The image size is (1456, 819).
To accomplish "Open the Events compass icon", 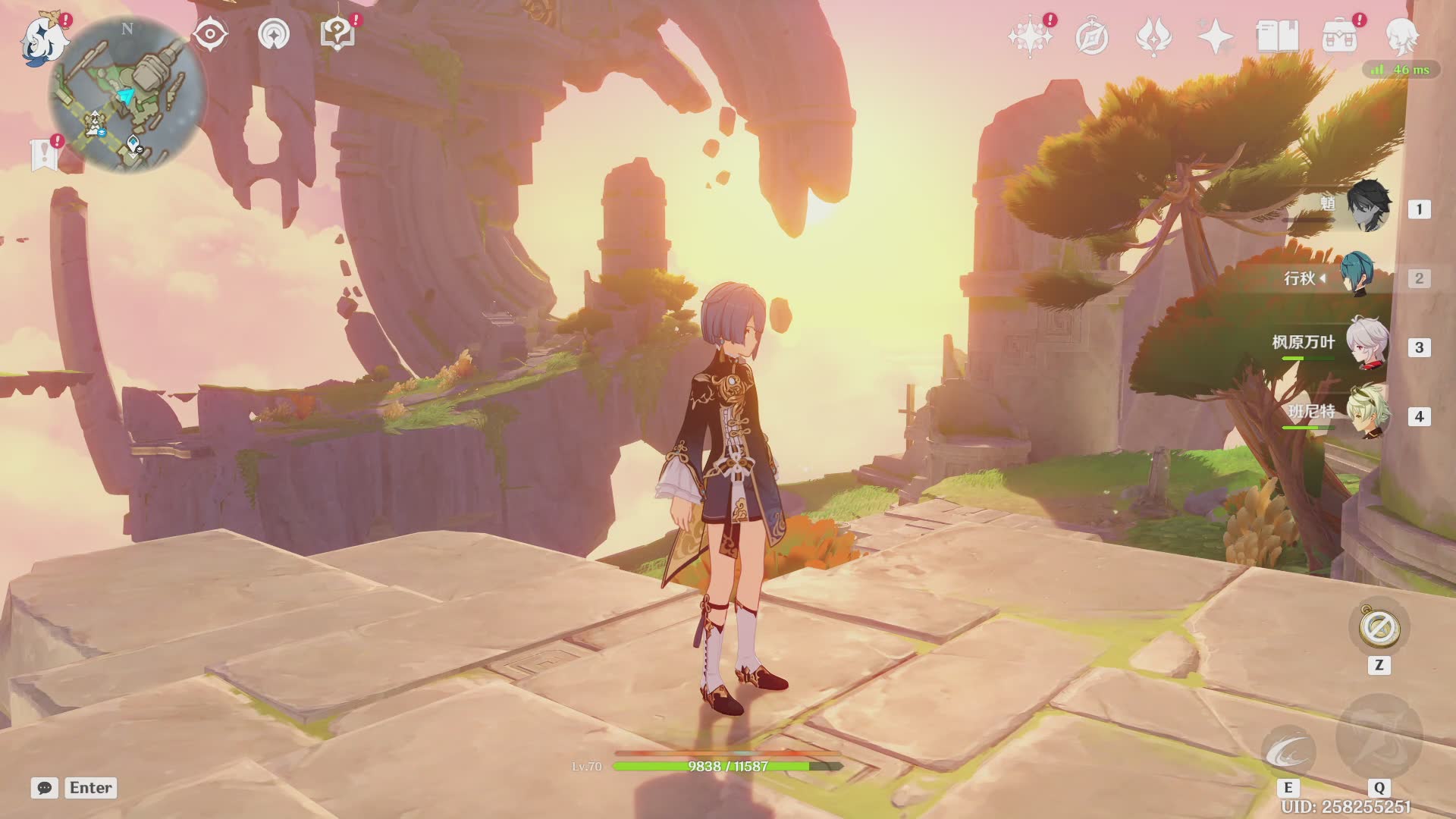I will tap(1092, 36).
